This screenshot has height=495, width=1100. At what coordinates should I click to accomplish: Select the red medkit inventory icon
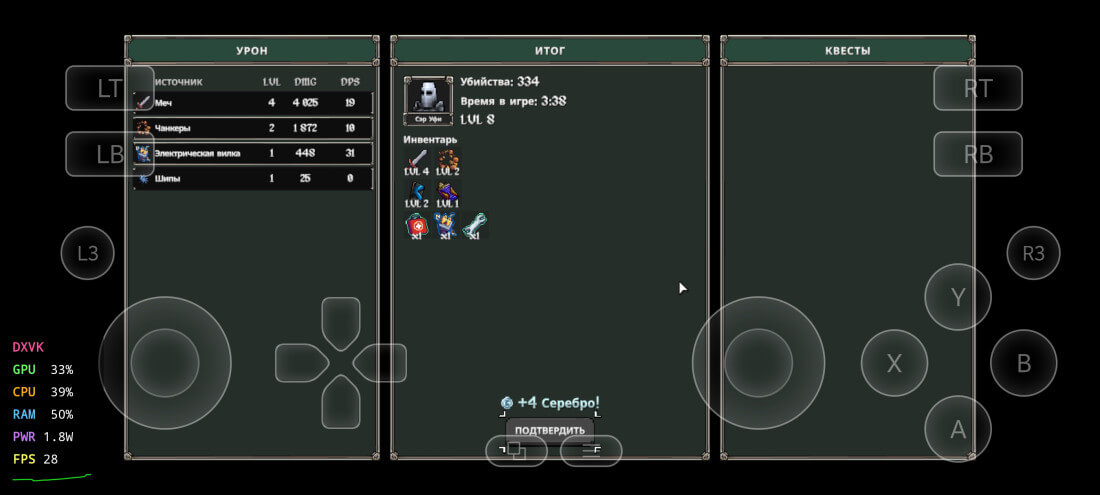coord(416,224)
